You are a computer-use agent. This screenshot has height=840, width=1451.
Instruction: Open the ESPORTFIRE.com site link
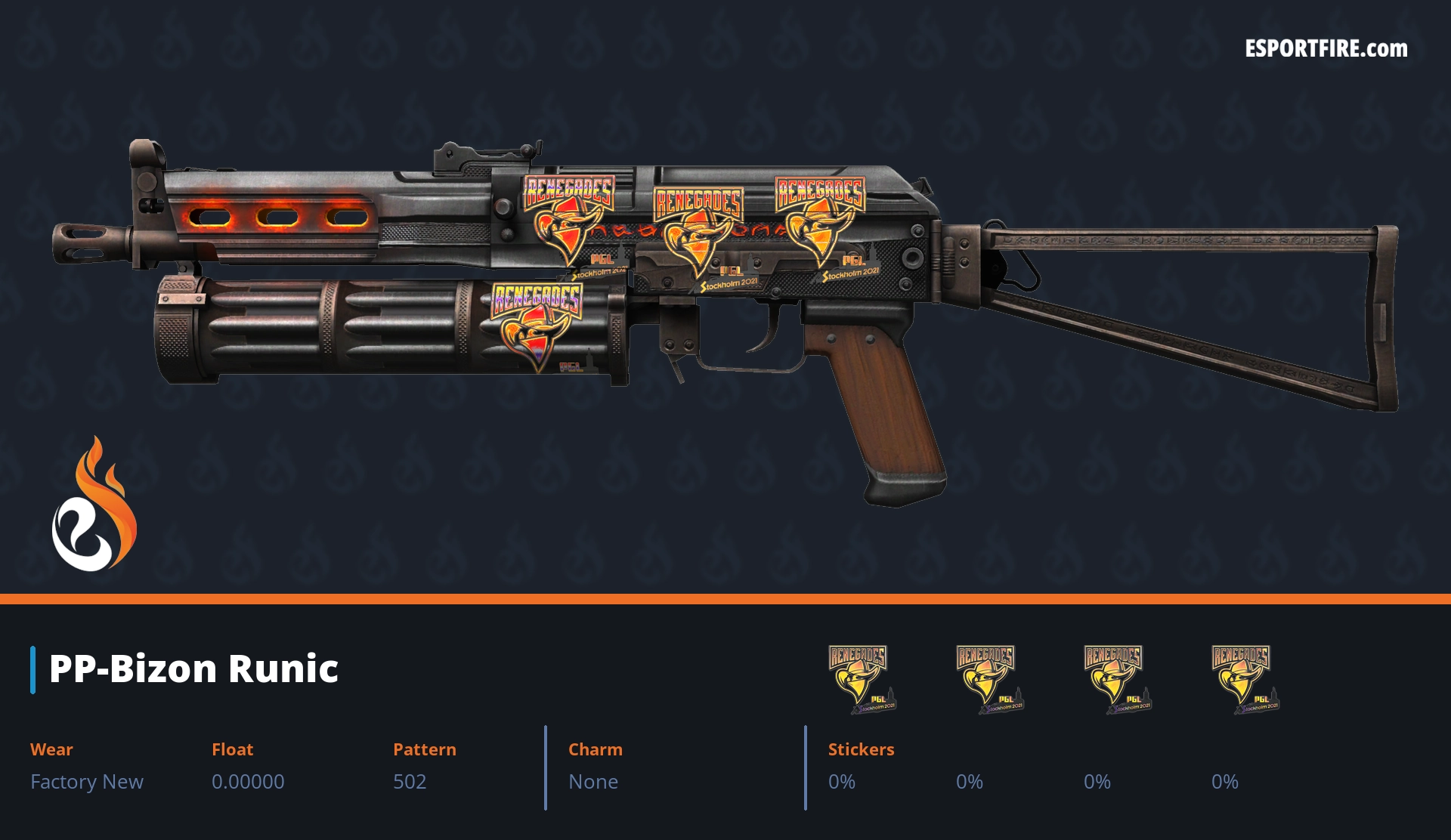pos(1326,49)
